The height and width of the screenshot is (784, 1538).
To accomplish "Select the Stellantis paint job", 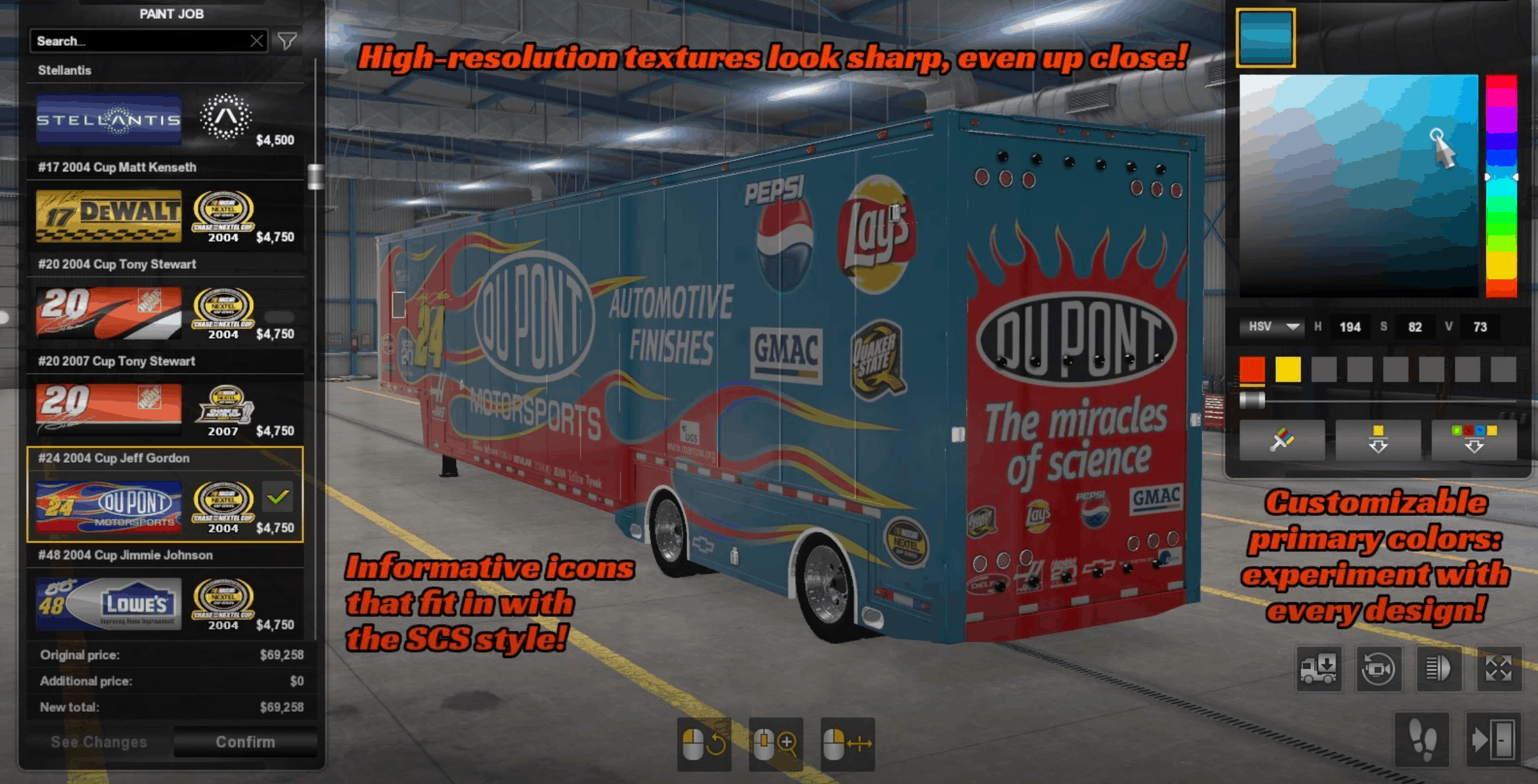I will coord(165,119).
